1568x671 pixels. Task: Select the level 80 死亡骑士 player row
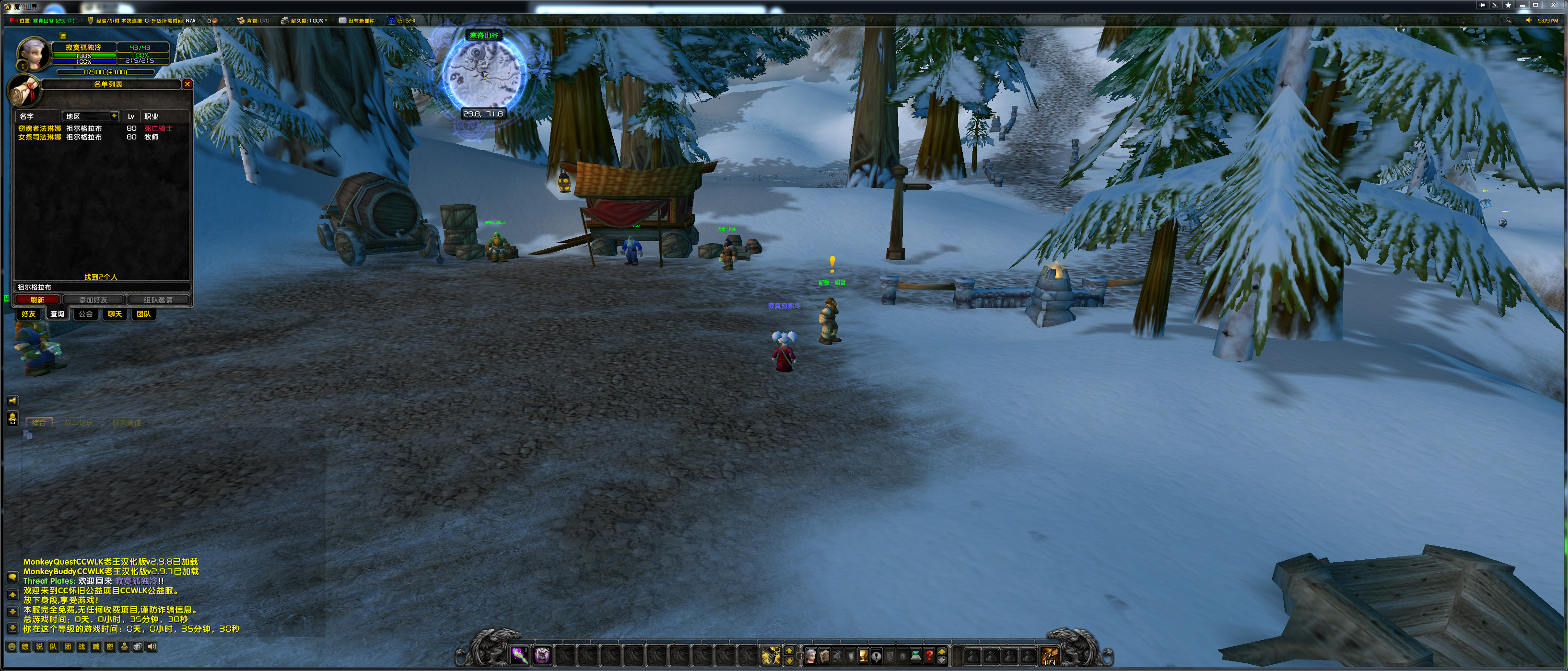(97, 128)
